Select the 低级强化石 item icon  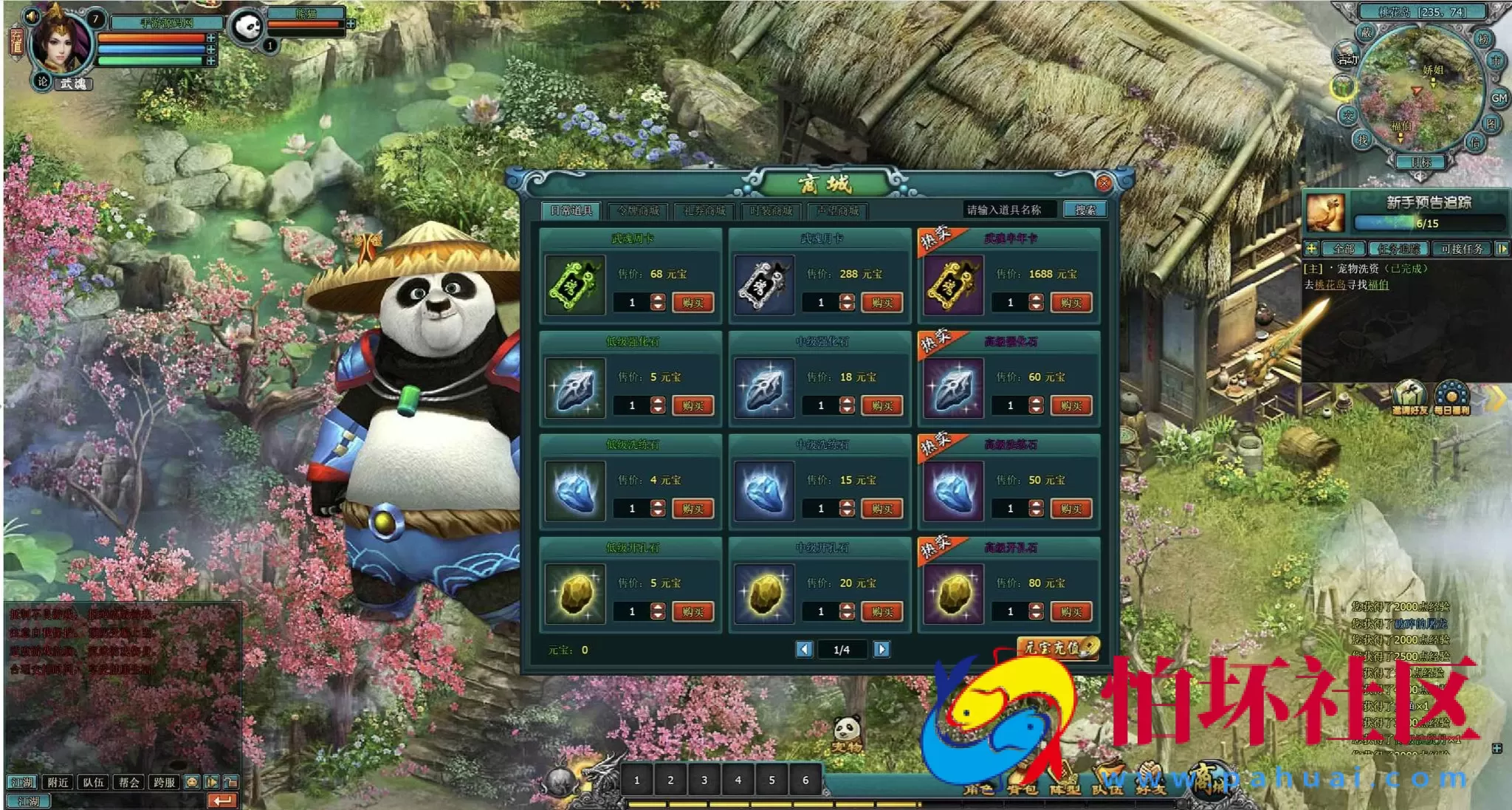575,389
